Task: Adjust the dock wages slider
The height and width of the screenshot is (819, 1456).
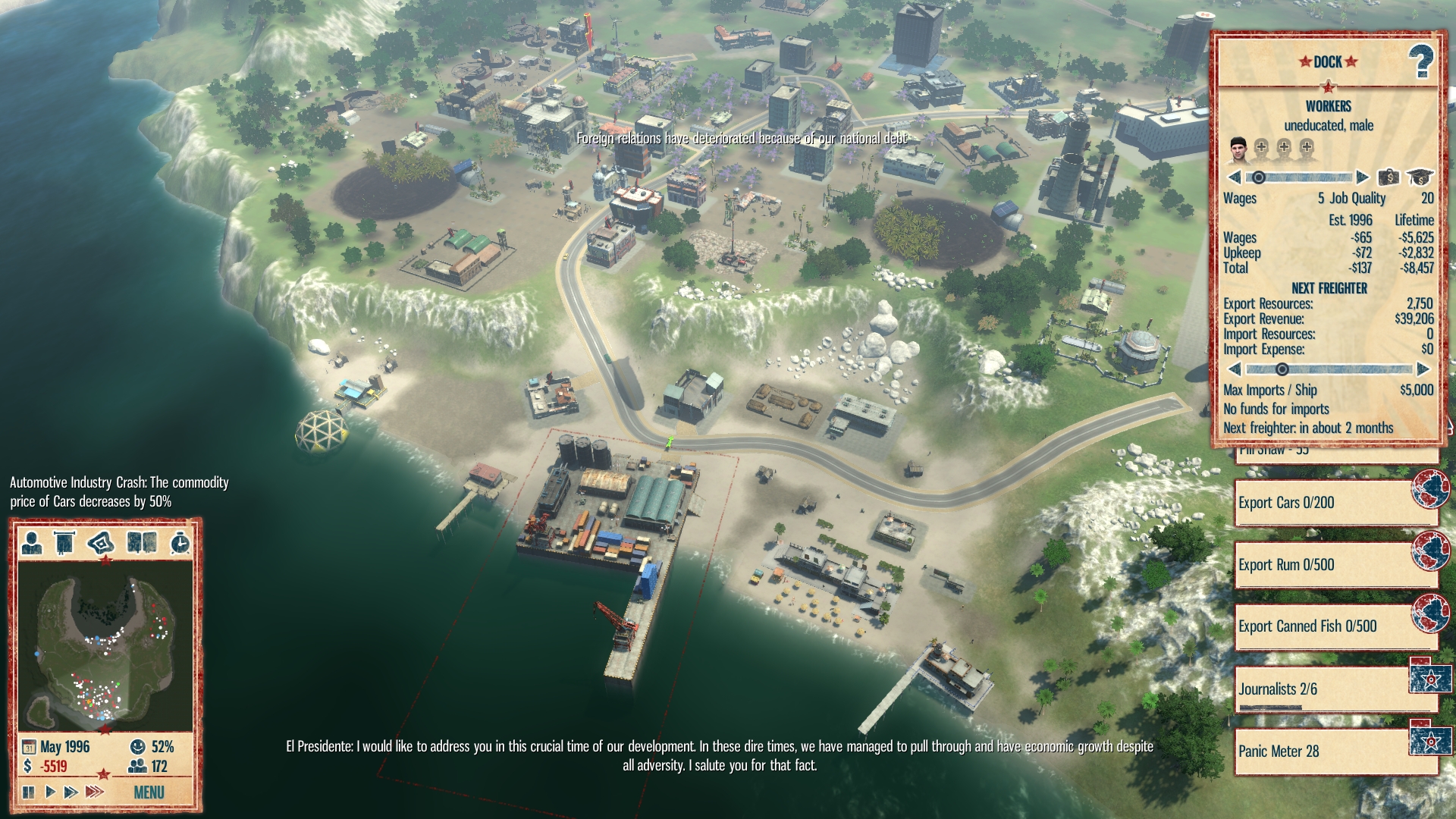Action: point(1259,177)
